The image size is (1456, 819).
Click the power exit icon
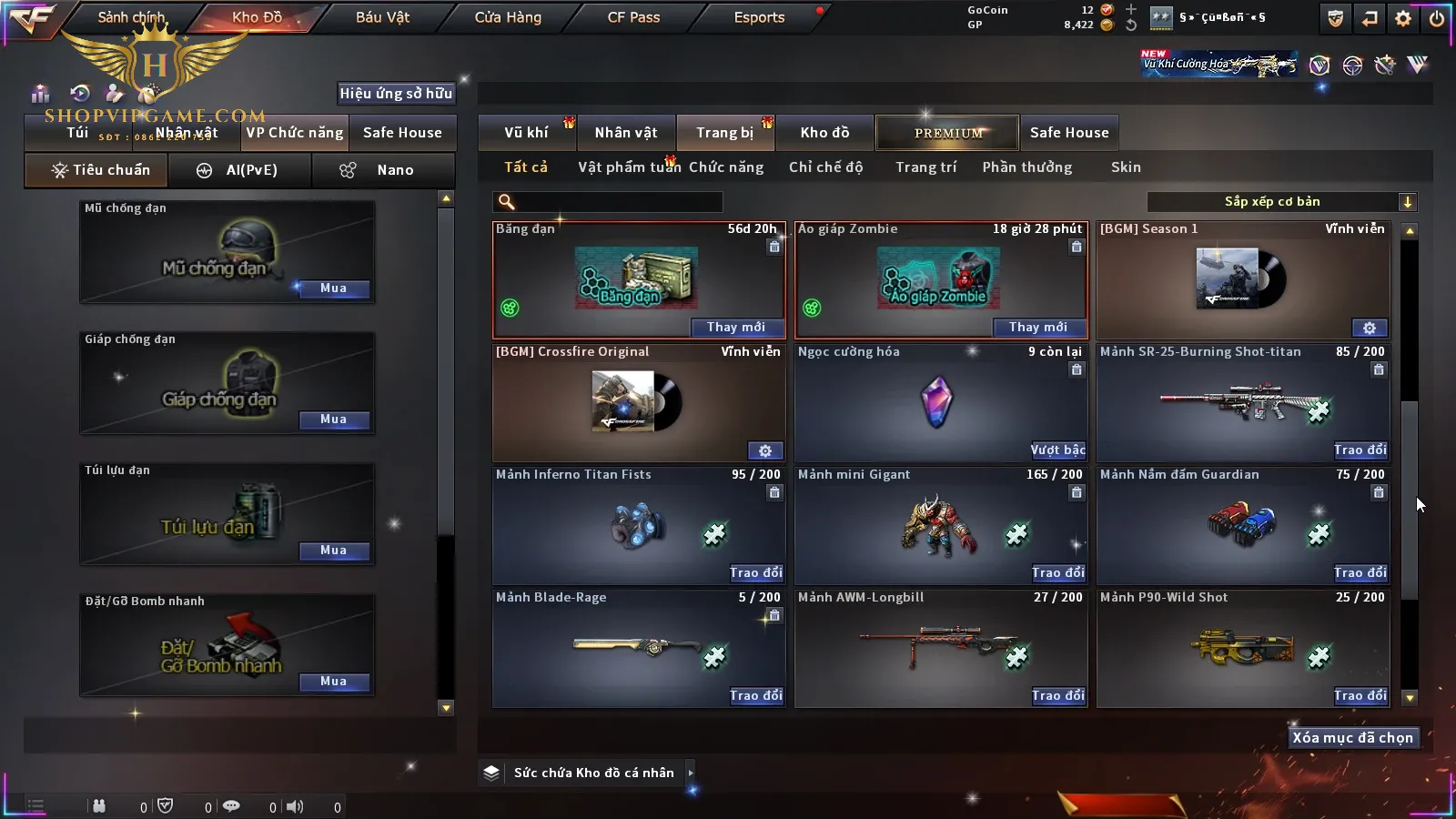1437,18
